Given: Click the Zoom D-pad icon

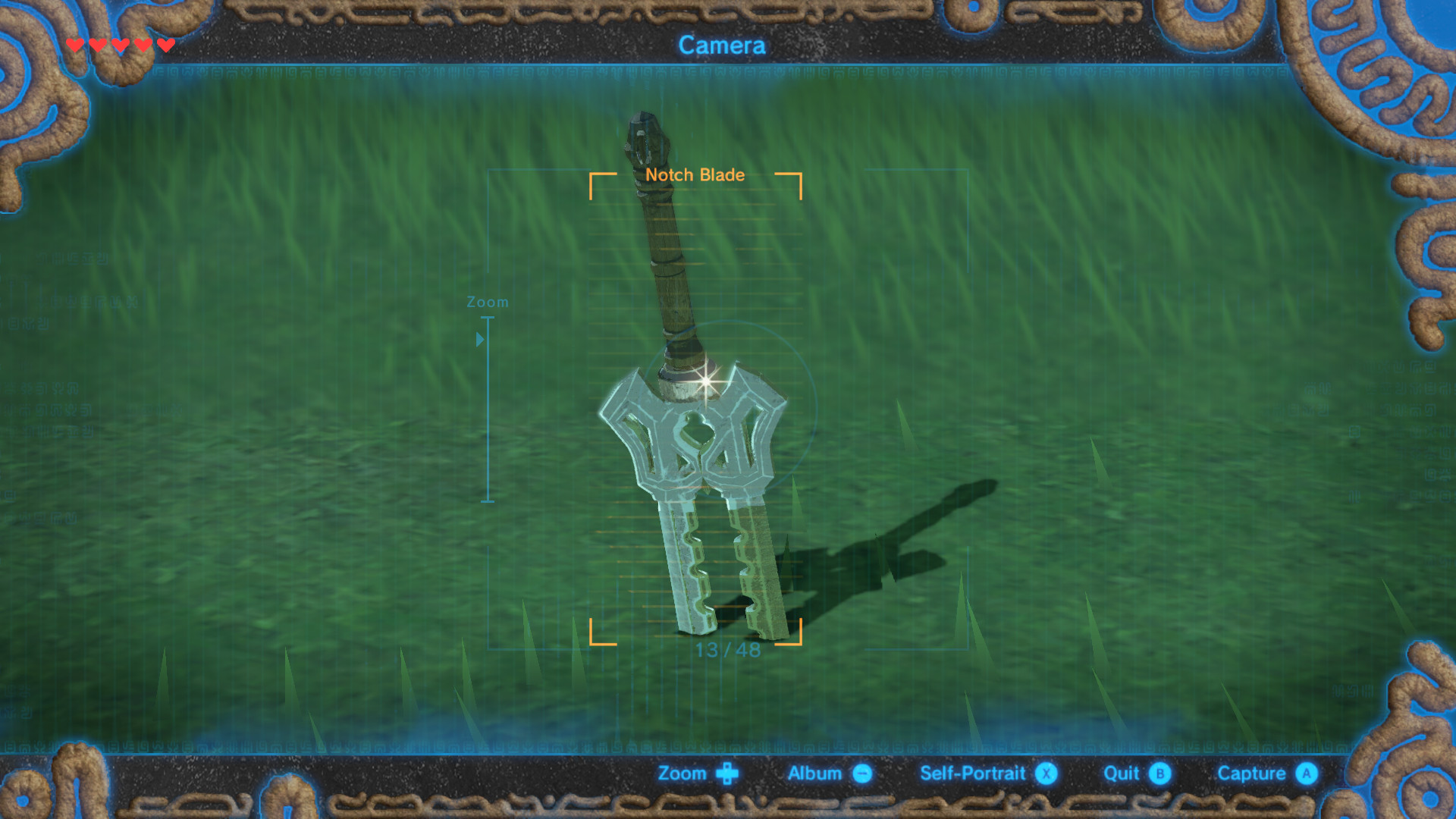Looking at the screenshot, I should pos(726,773).
